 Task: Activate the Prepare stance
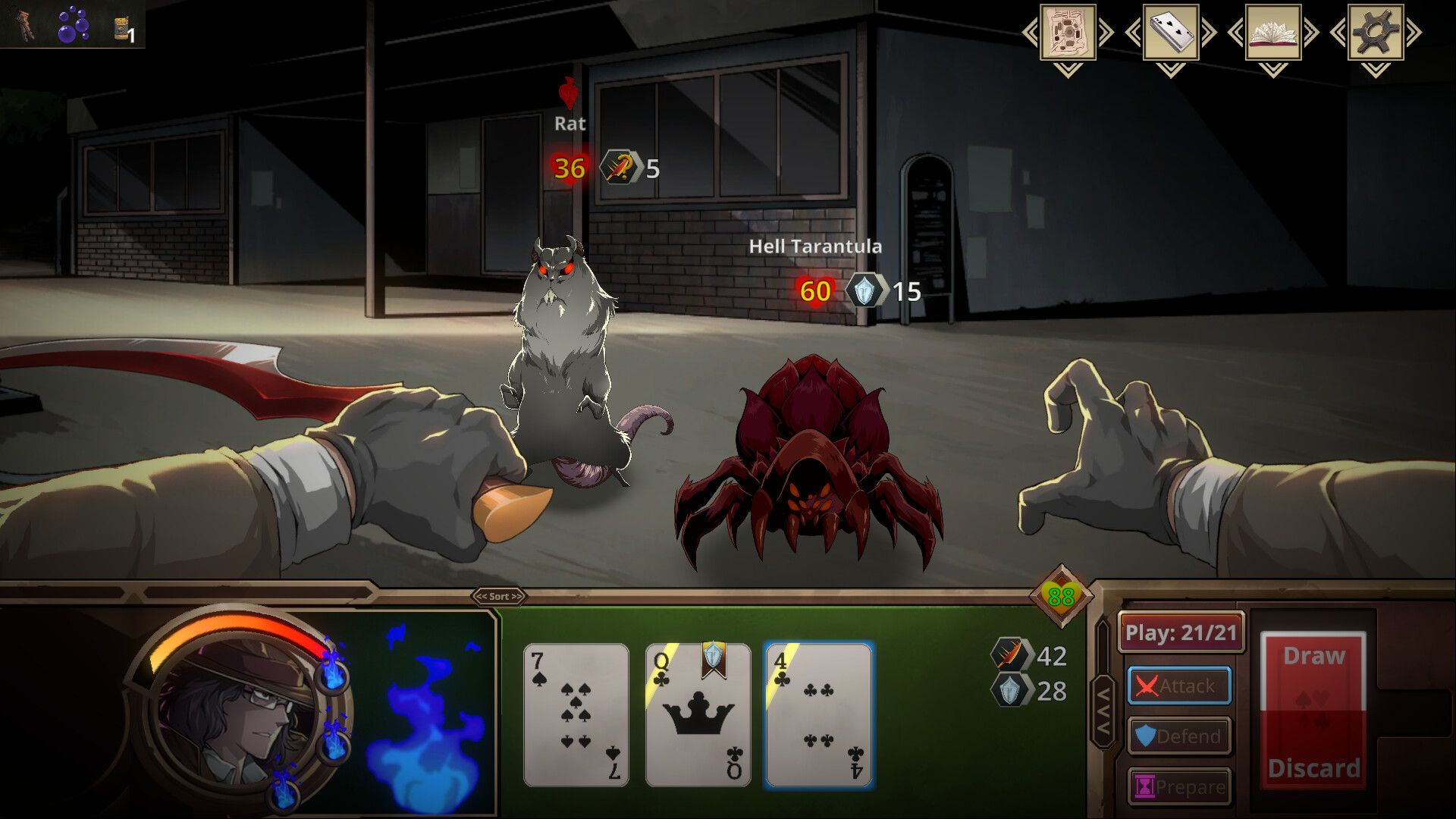pos(1179,785)
